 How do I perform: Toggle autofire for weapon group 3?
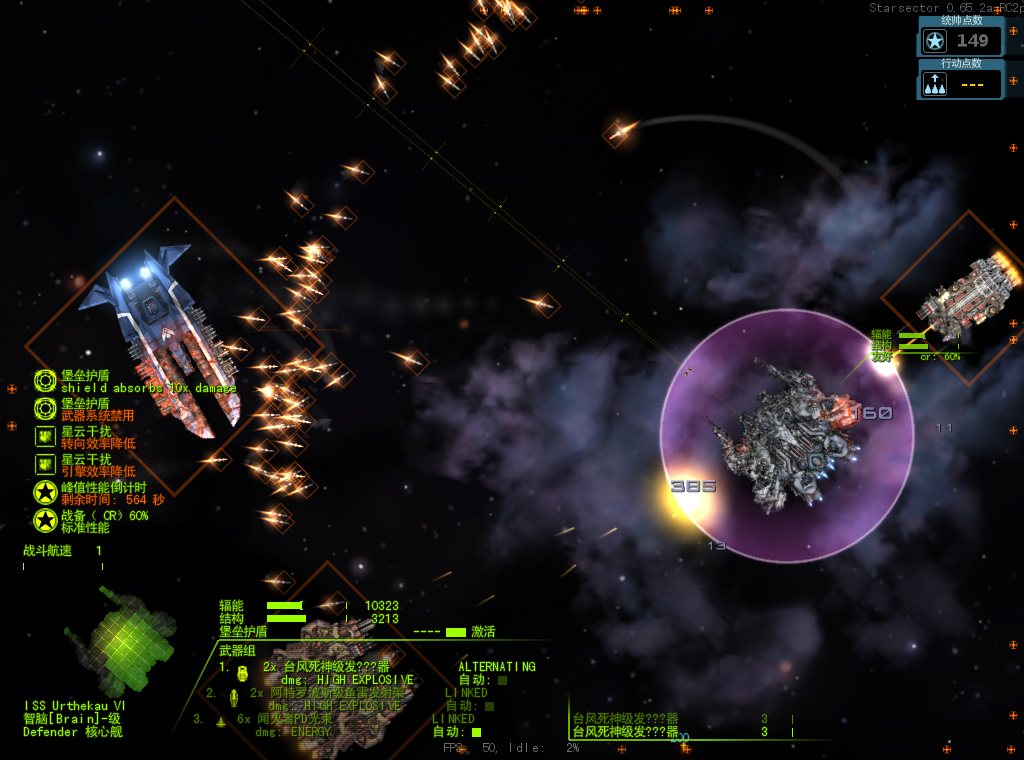(x=477, y=732)
